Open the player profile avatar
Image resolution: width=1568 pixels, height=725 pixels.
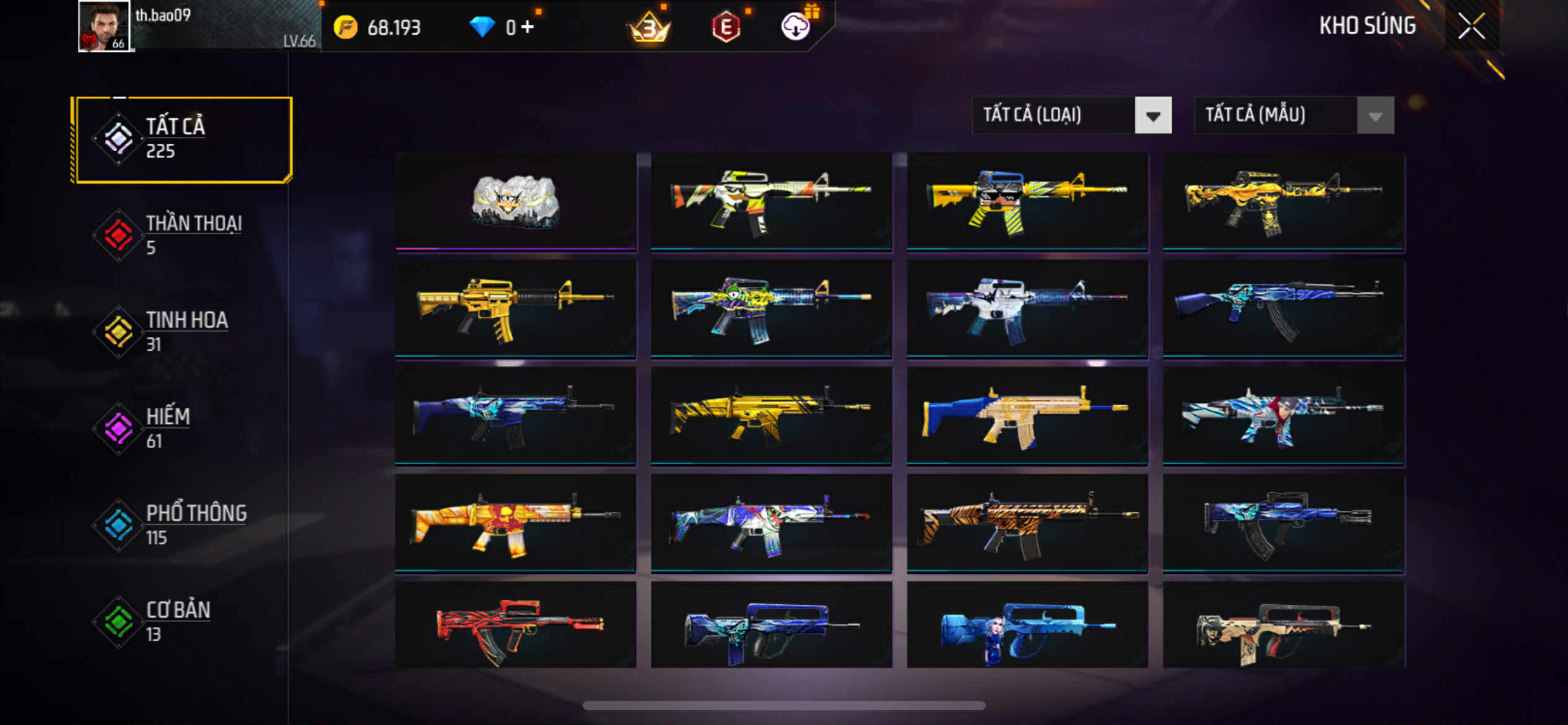(104, 26)
